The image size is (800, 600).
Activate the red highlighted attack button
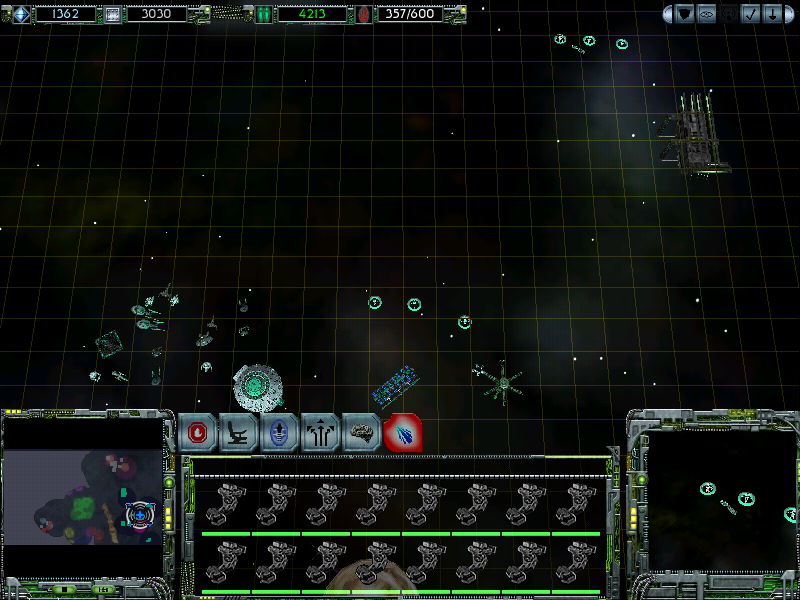(x=403, y=433)
